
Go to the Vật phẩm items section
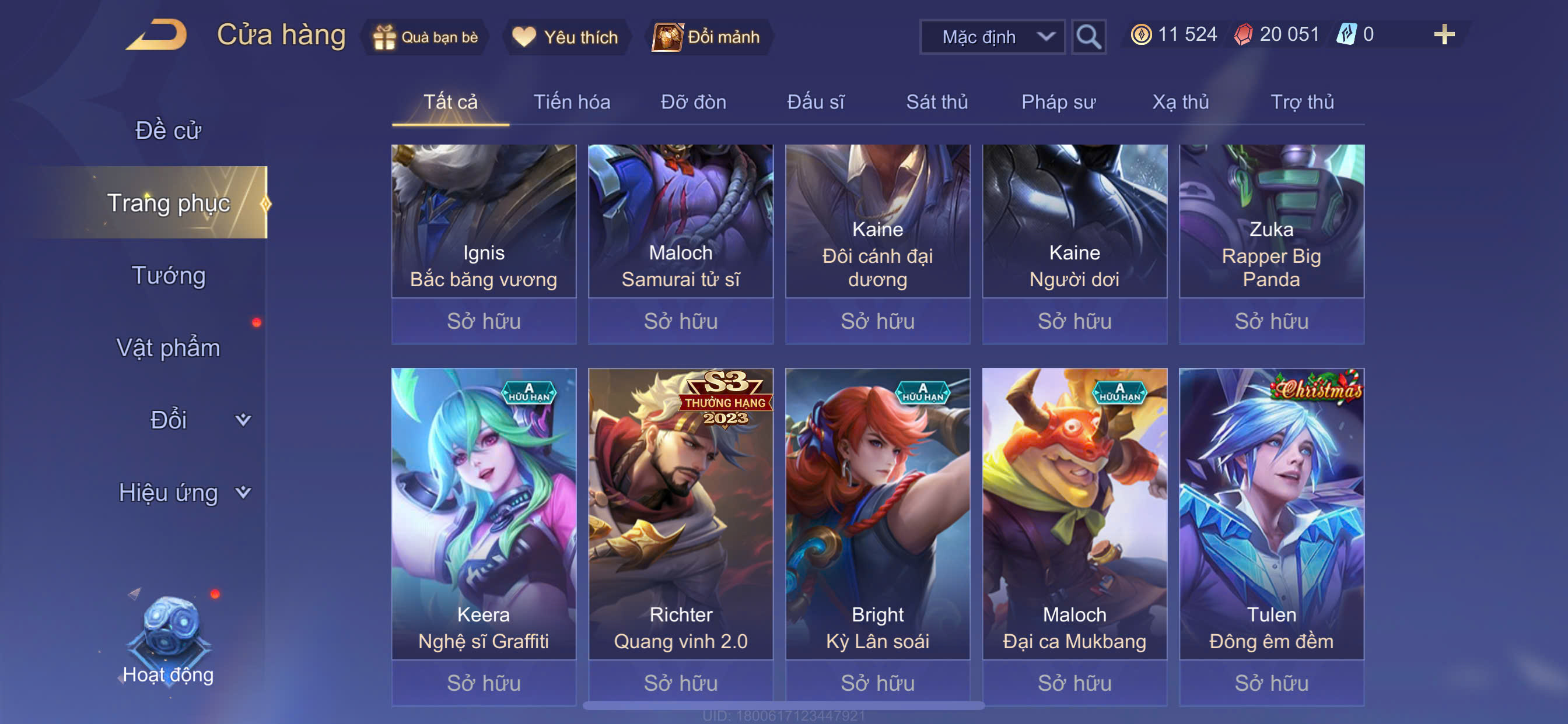point(168,347)
